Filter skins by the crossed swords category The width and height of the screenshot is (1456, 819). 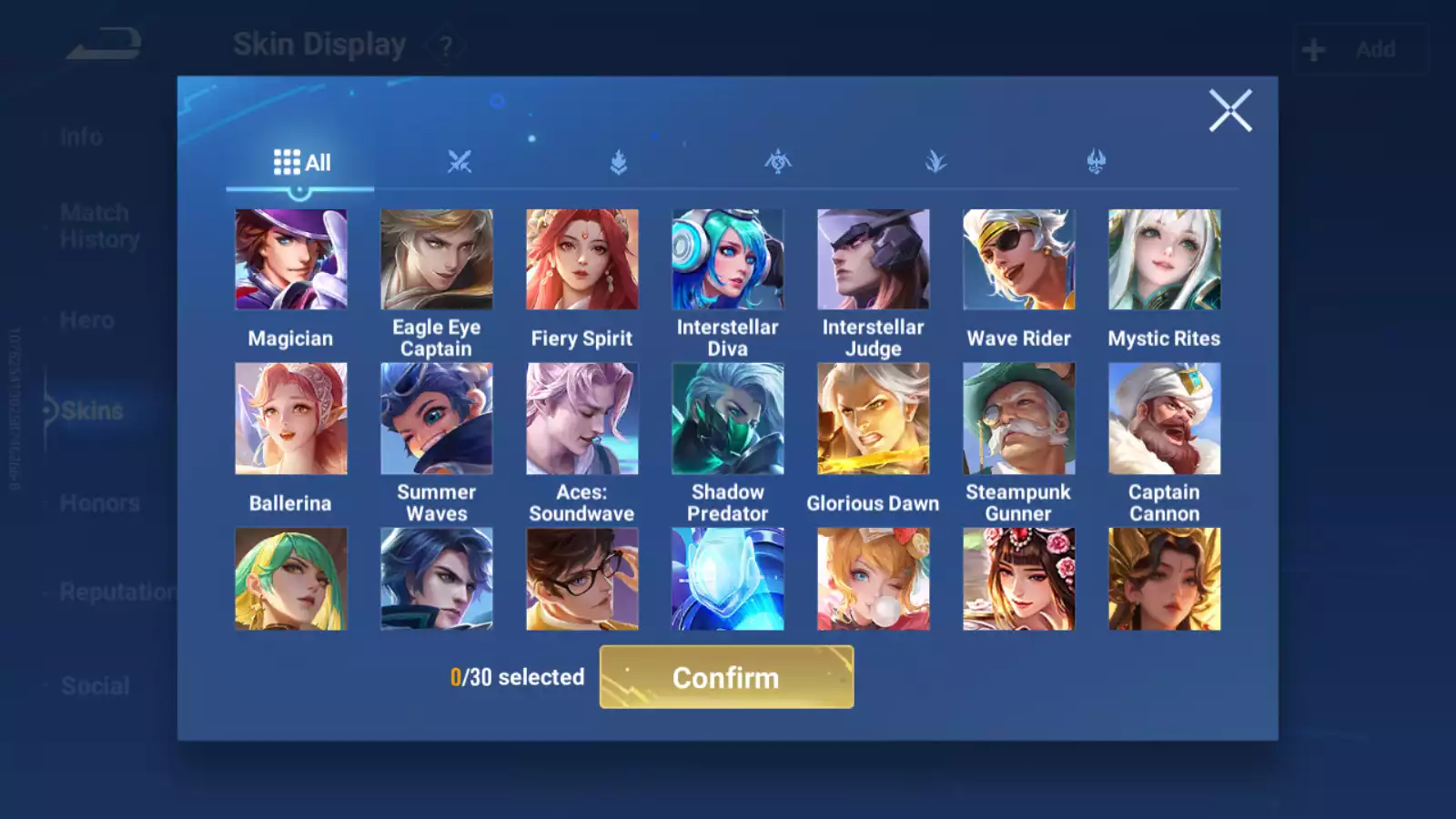click(460, 162)
